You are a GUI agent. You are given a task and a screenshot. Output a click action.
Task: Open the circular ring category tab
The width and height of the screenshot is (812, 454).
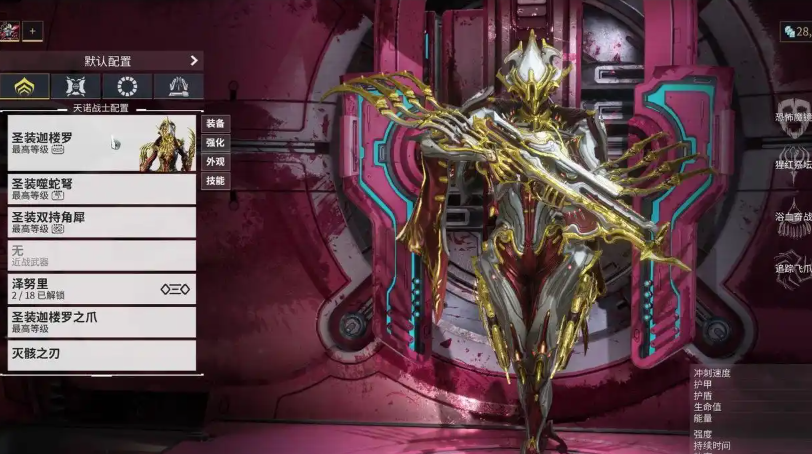click(127, 86)
